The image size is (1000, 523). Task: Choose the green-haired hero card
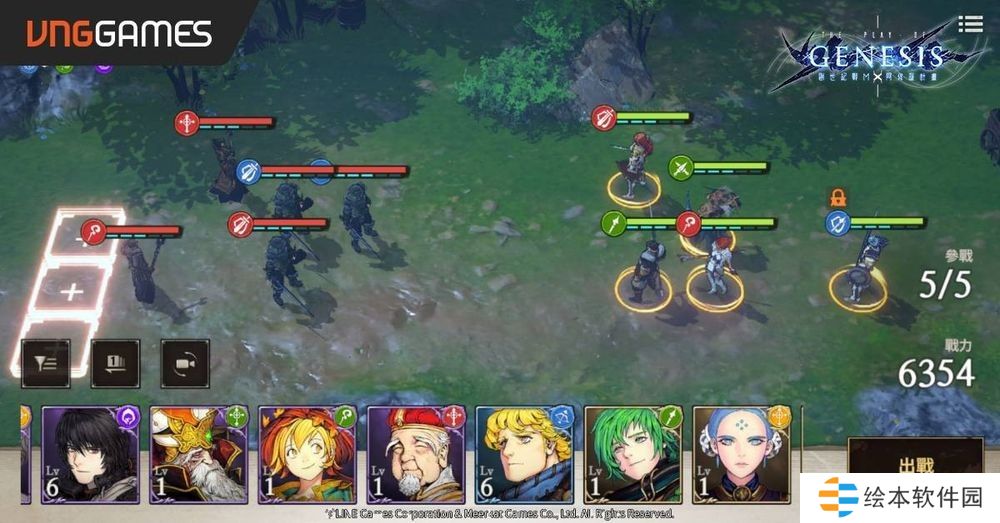(632, 453)
